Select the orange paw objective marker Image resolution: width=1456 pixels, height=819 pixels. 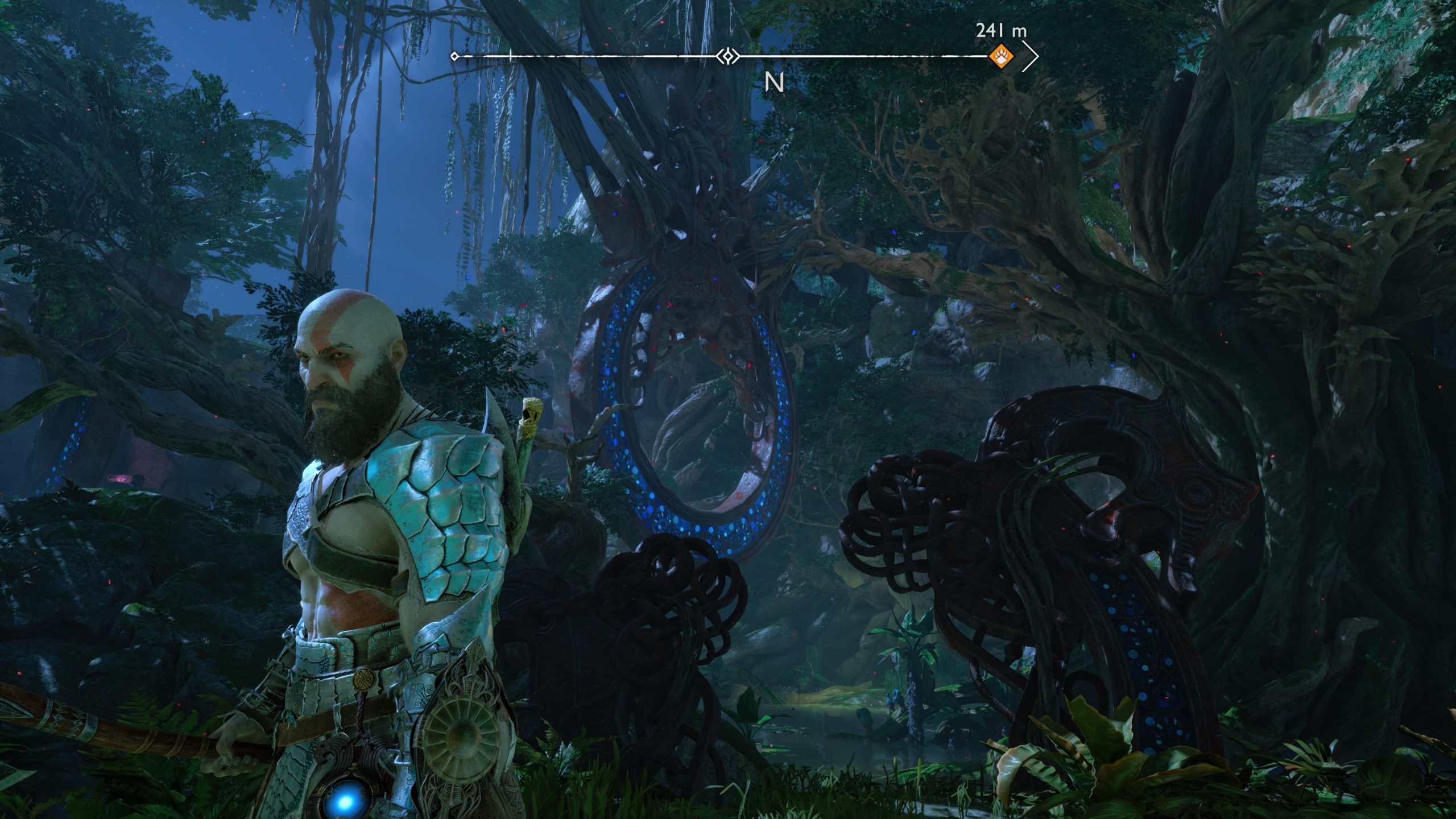click(x=1000, y=56)
